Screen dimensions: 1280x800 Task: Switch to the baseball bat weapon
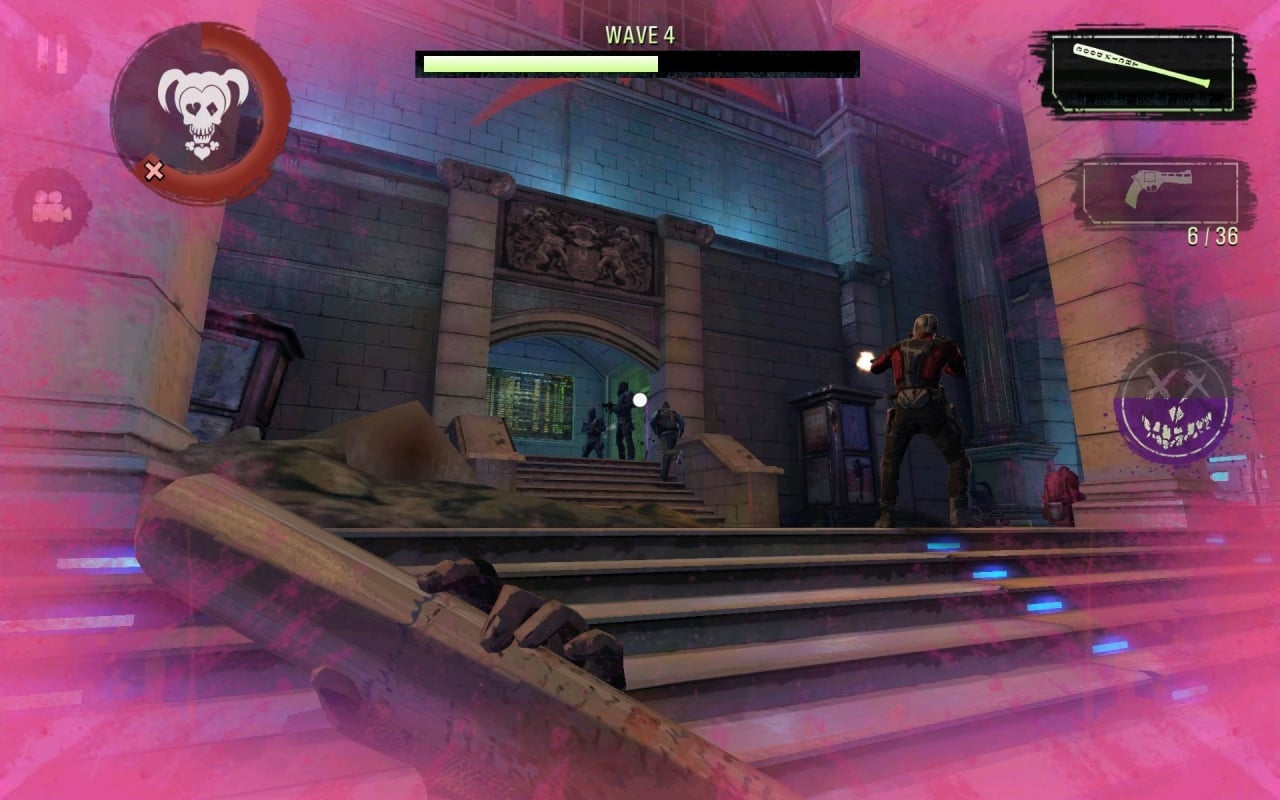[1142, 74]
